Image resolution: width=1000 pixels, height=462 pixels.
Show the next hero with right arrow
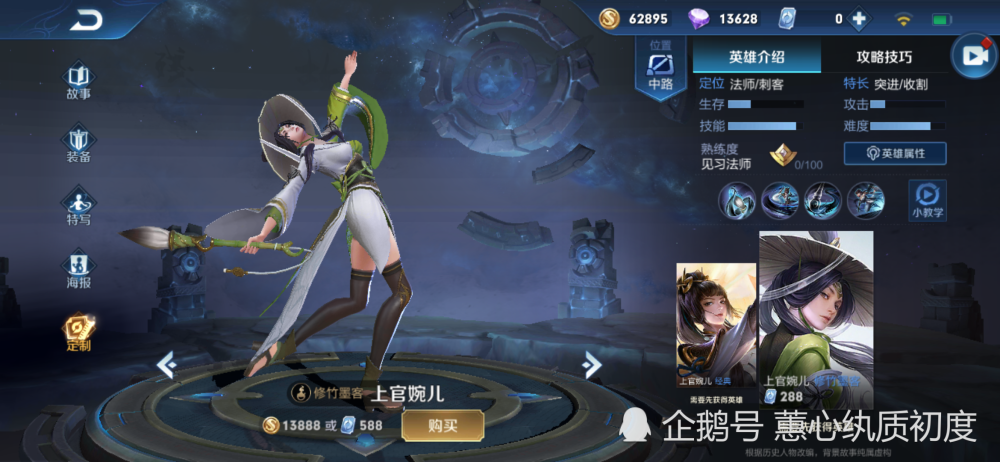pyautogui.click(x=592, y=364)
